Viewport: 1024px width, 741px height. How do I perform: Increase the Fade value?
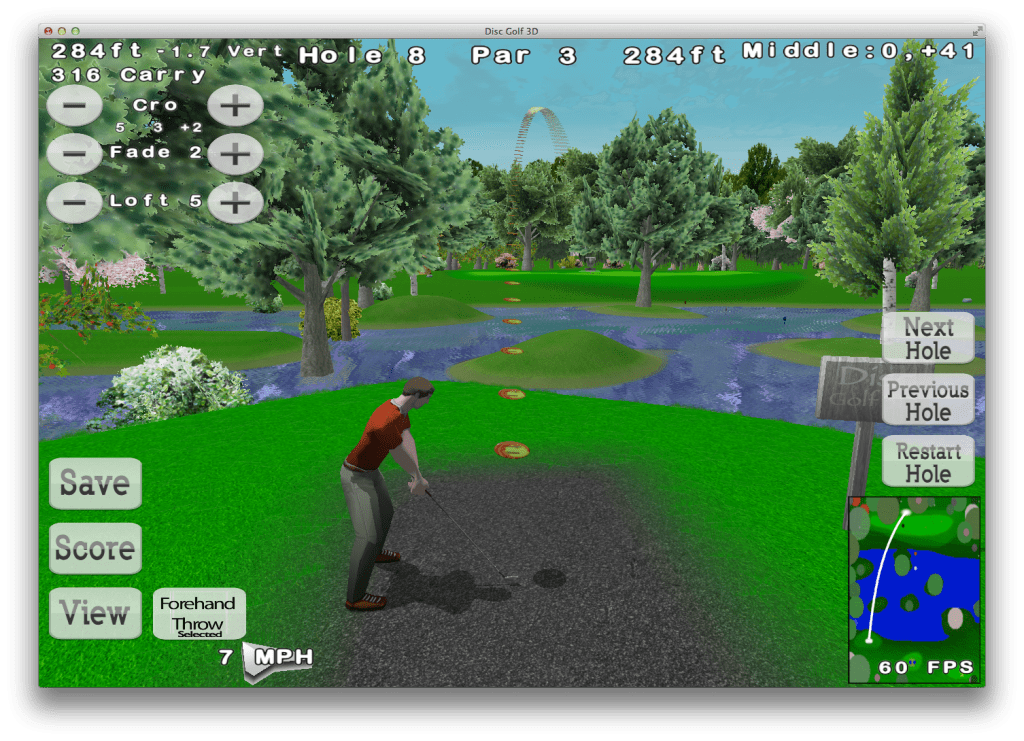[x=235, y=154]
